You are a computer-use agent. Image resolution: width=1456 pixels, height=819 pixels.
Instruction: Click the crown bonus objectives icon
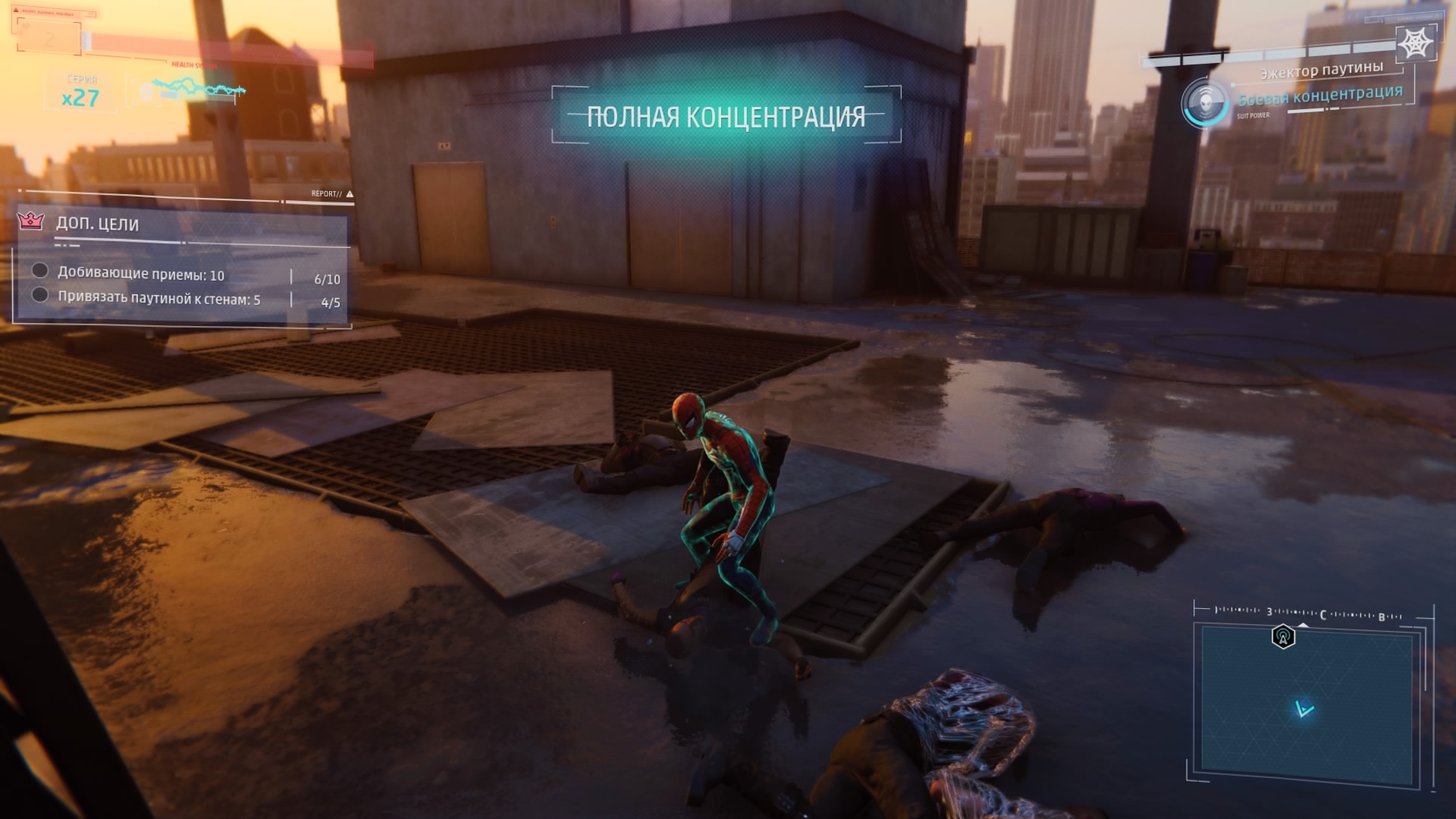pyautogui.click(x=30, y=221)
